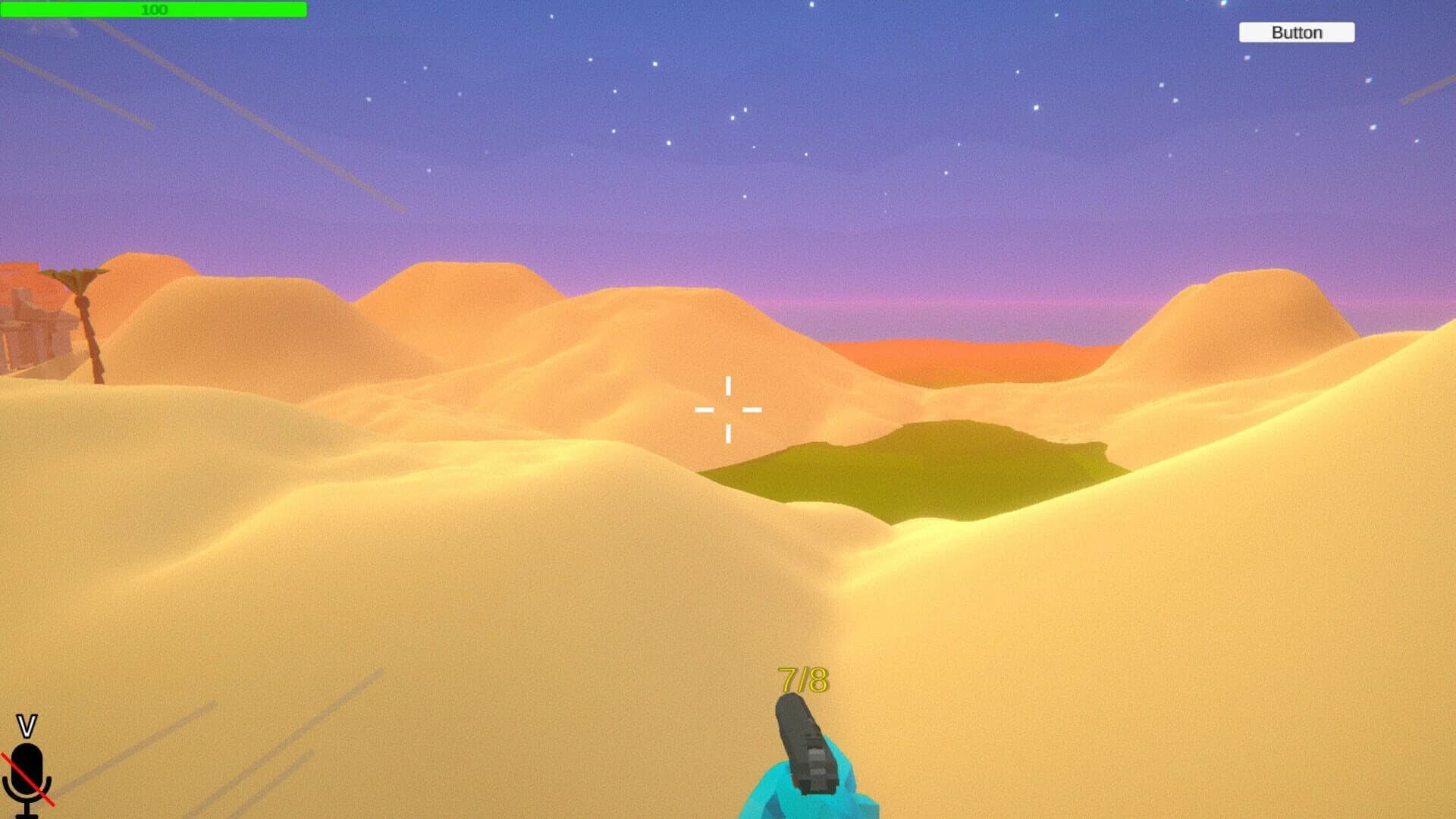This screenshot has width=1456, height=819.
Task: Click the crosshair in screen center
Action: pyautogui.click(x=728, y=409)
